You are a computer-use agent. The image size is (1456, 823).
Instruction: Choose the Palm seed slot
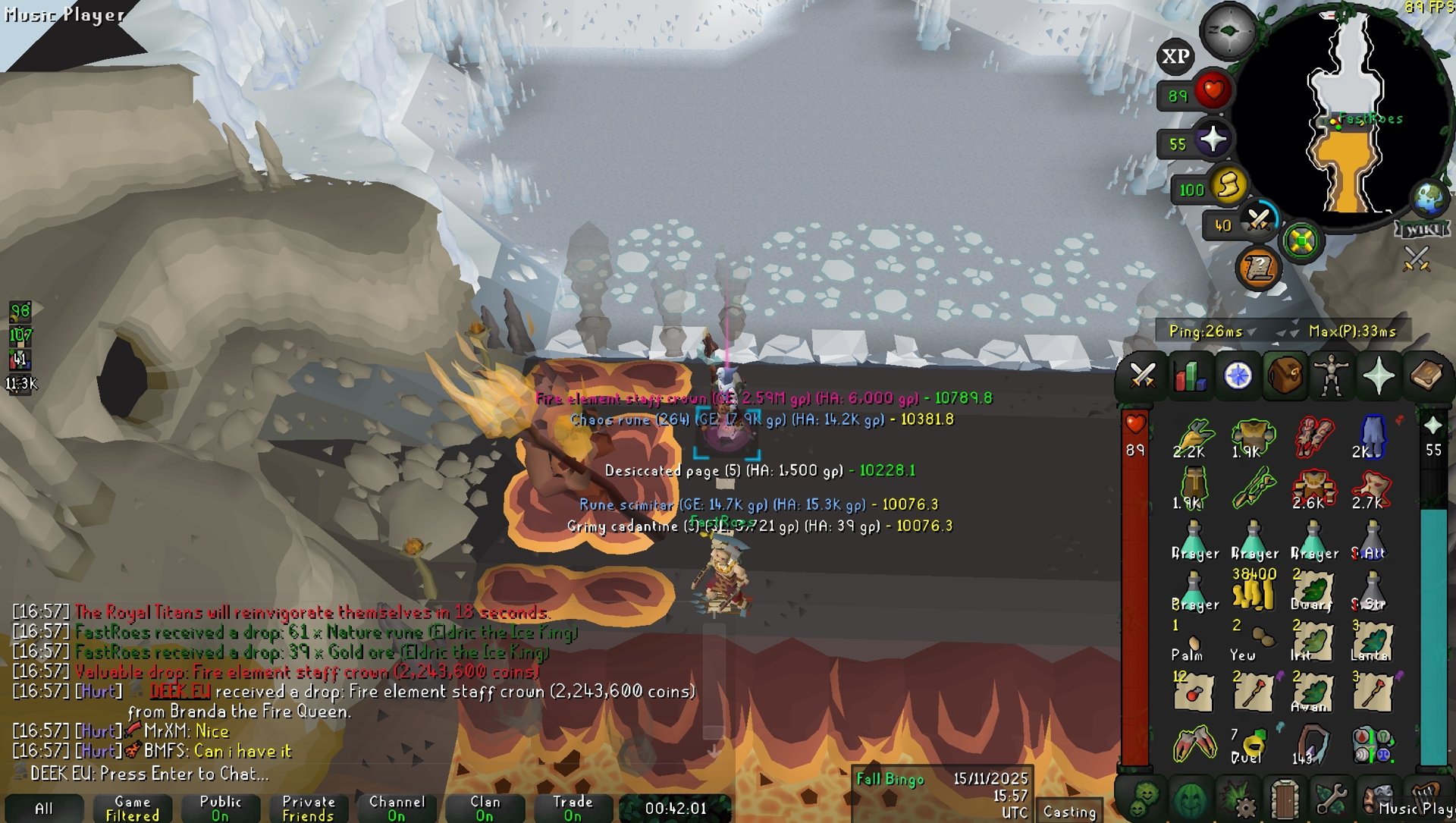pos(1193,642)
